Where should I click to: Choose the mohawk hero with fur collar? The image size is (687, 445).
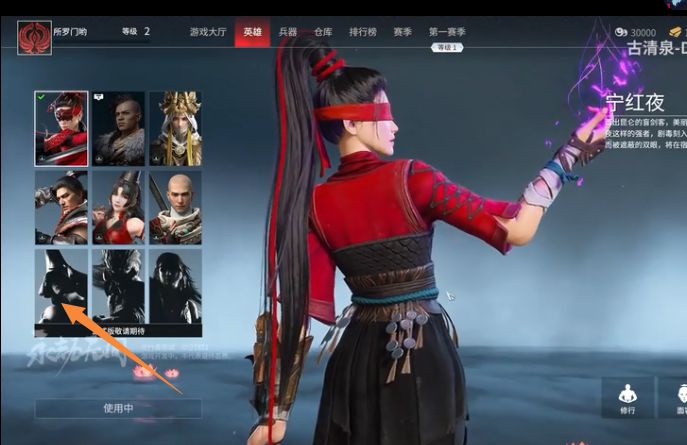coord(118,128)
